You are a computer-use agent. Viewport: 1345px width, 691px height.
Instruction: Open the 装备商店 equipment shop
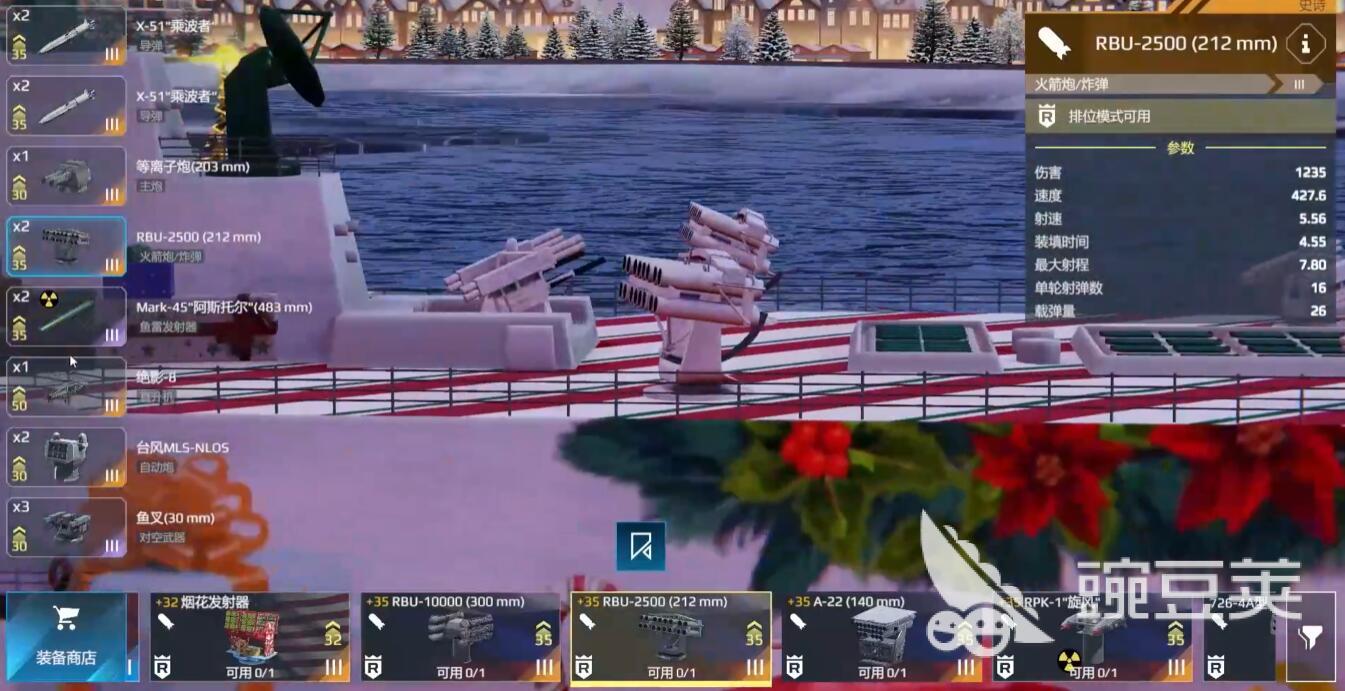[x=66, y=637]
